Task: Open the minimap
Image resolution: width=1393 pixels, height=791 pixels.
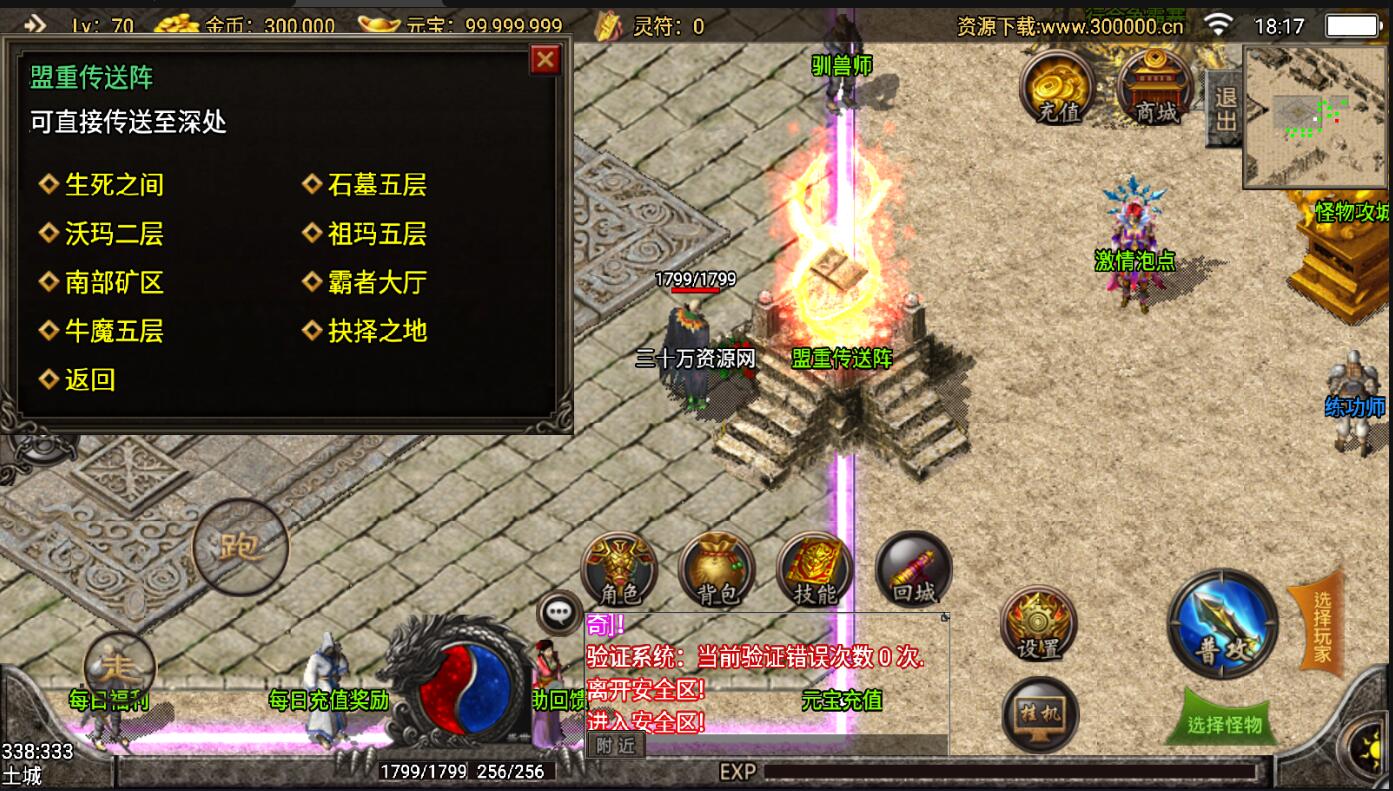Action: coord(1315,116)
